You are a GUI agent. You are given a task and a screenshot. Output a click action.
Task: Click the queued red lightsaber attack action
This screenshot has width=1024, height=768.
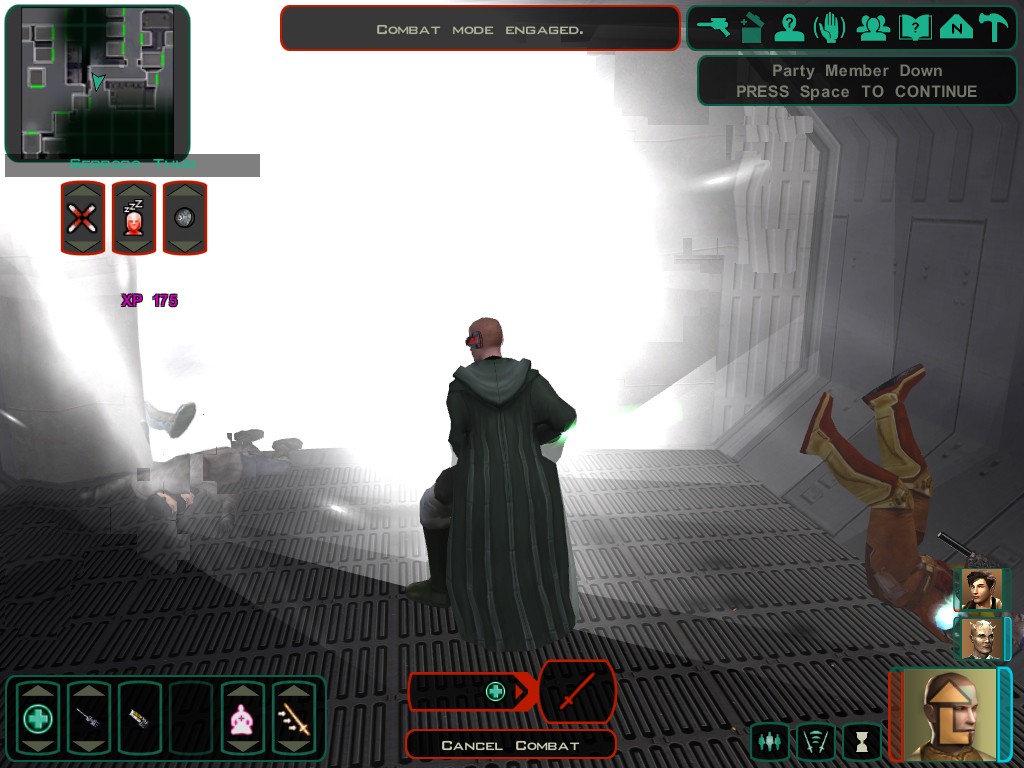click(x=577, y=691)
